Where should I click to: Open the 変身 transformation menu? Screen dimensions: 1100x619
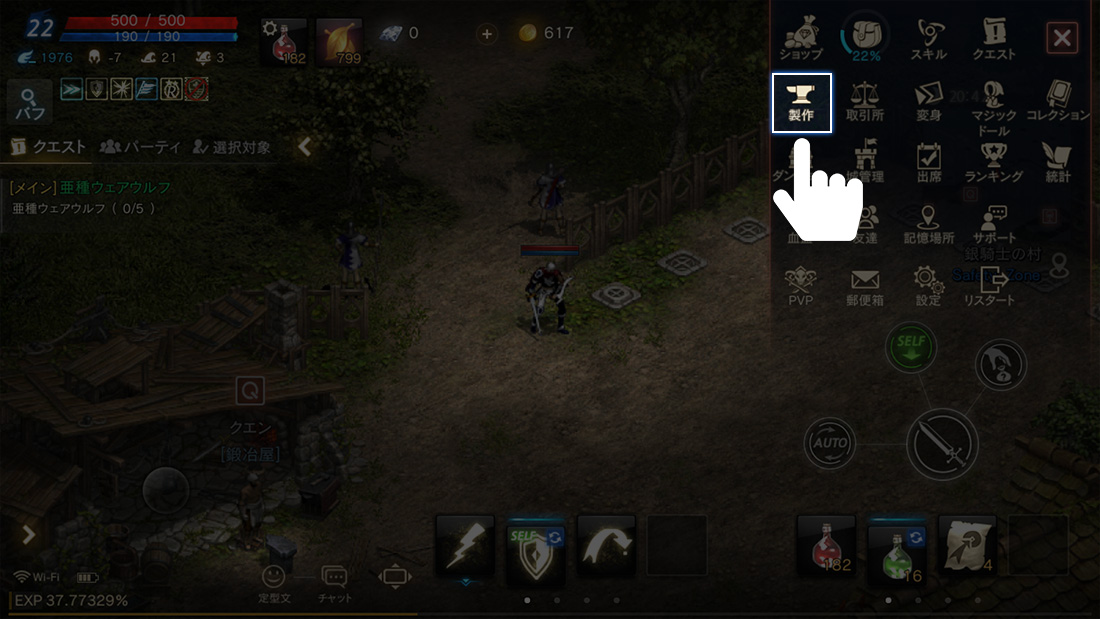pyautogui.click(x=929, y=102)
